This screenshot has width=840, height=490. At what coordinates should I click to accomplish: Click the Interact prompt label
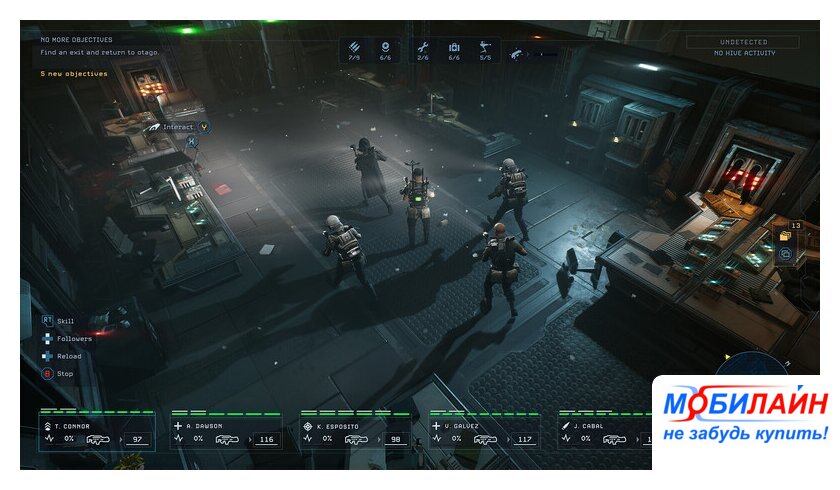[x=178, y=127]
